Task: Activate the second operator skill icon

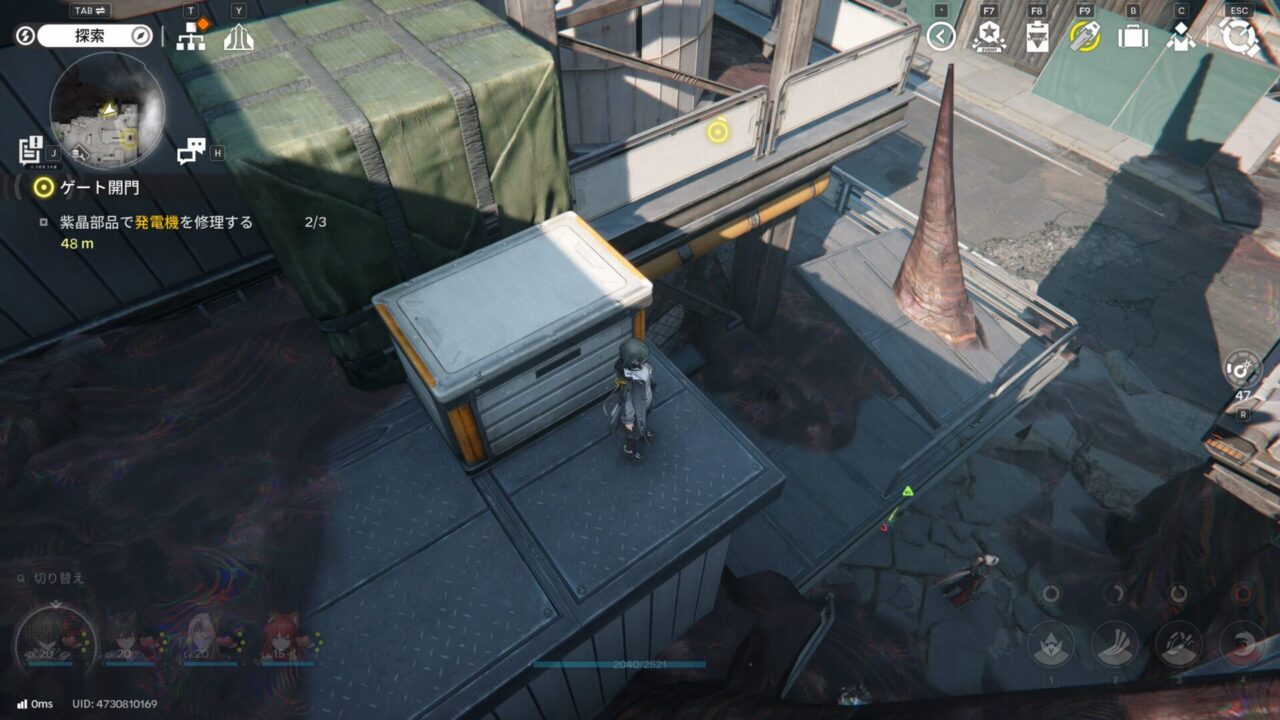Action: tap(1115, 644)
